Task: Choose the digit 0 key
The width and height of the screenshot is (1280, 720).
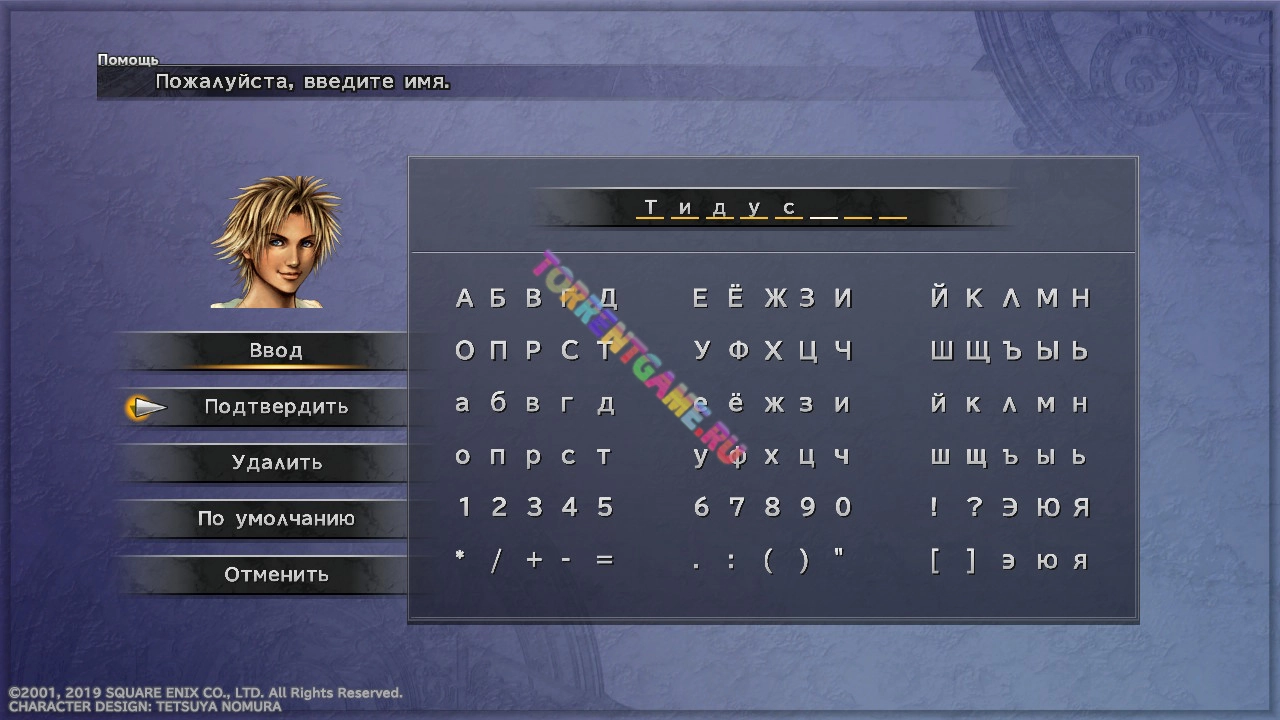Action: 843,507
